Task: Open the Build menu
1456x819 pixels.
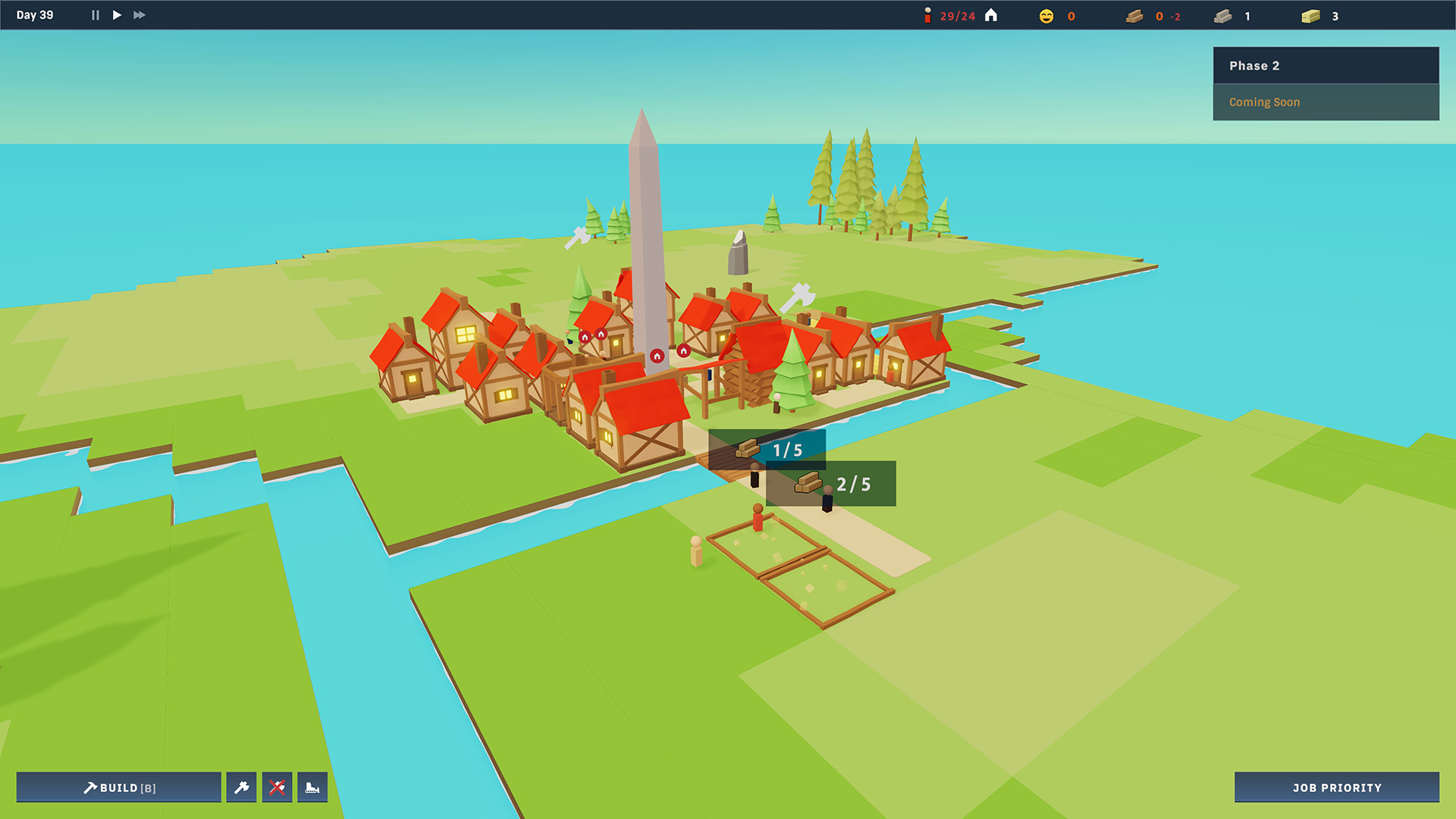Action: (119, 787)
